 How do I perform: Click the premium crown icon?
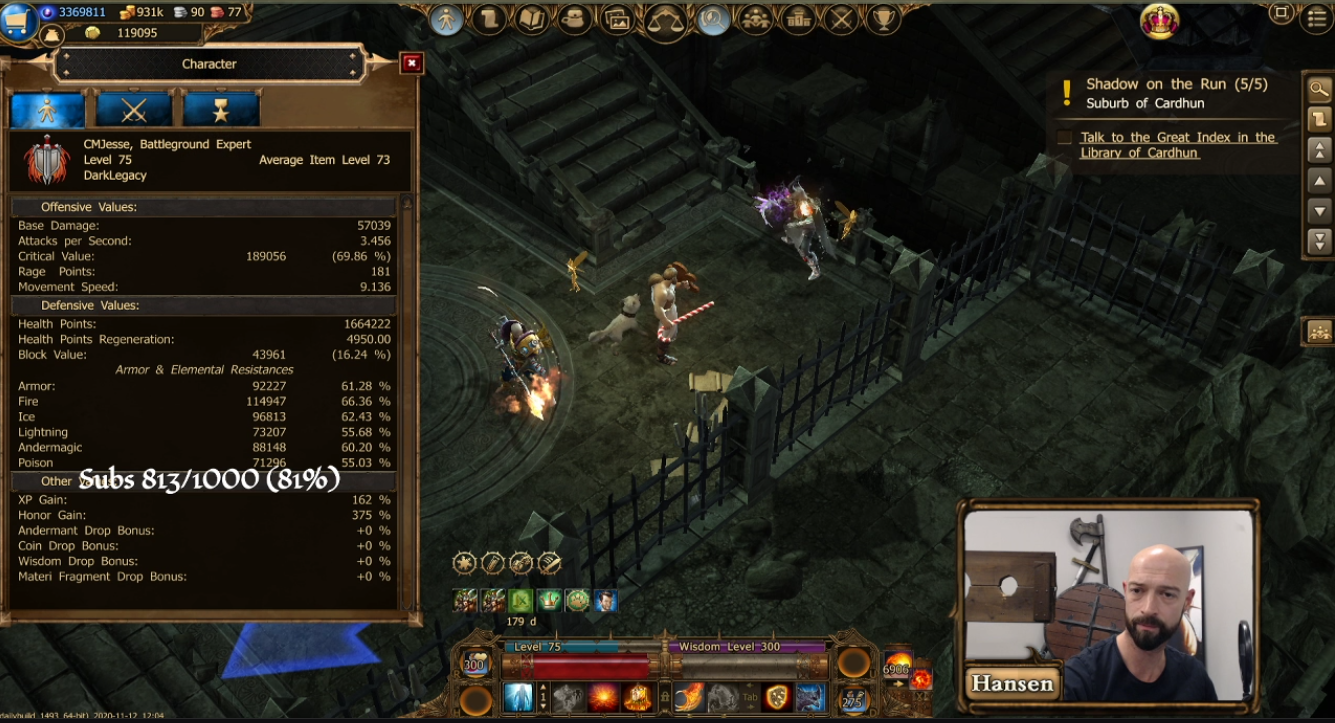pyautogui.click(x=1159, y=21)
